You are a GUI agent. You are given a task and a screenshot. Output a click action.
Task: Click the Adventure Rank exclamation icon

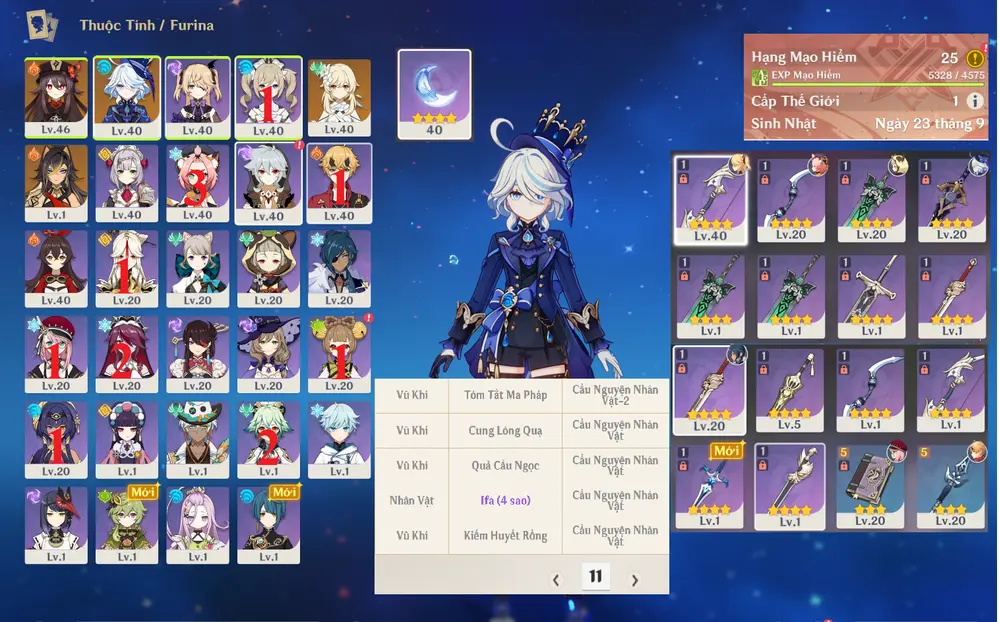click(975, 59)
